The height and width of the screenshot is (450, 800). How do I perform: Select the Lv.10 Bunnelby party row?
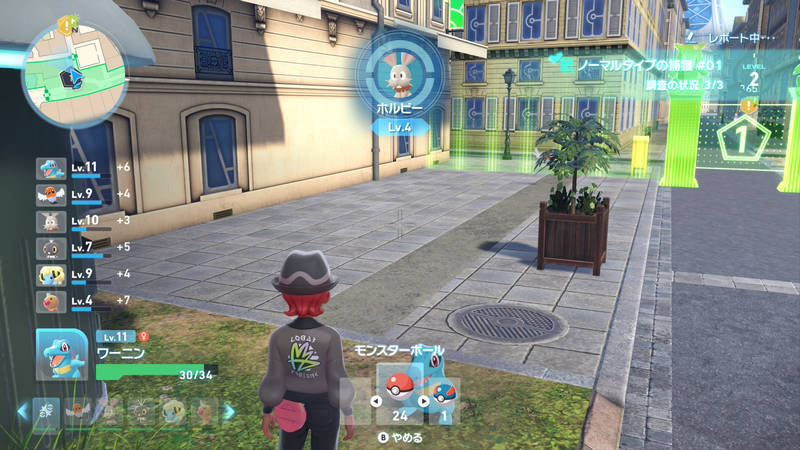pyautogui.click(x=84, y=221)
